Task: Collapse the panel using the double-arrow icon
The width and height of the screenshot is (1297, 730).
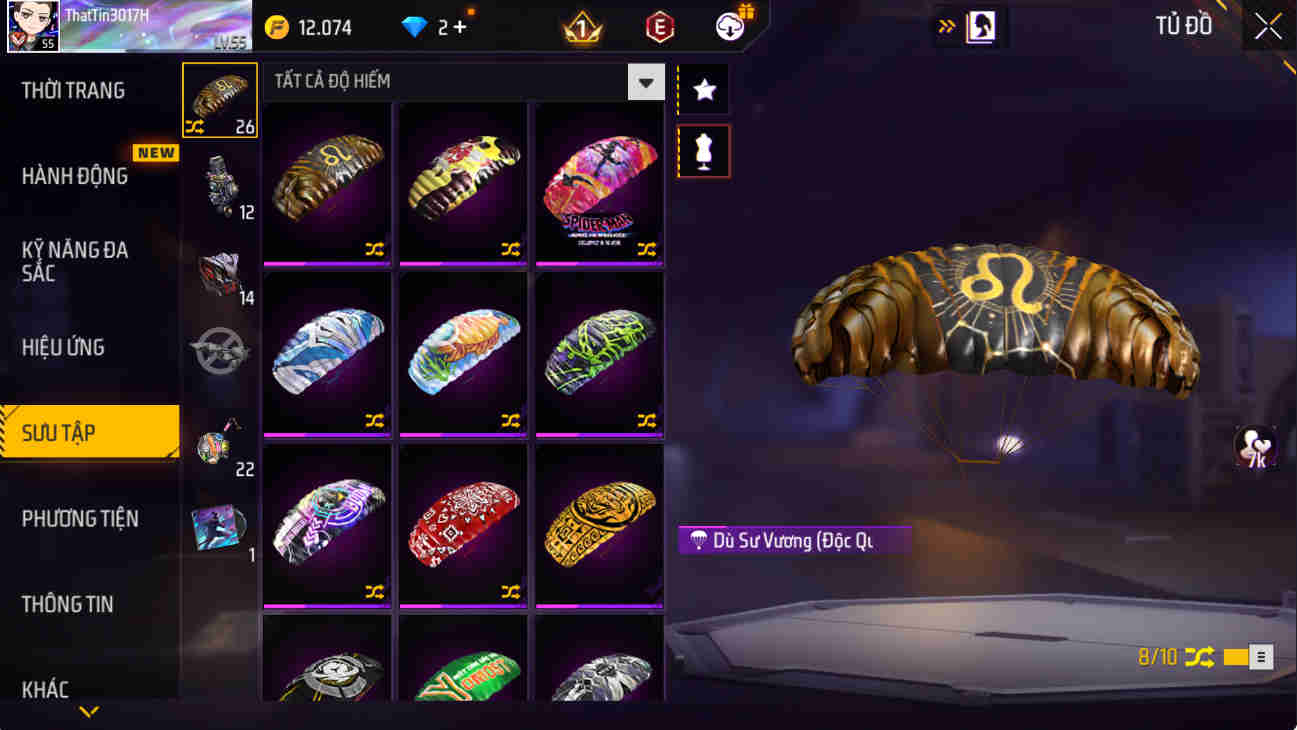Action: (x=944, y=26)
